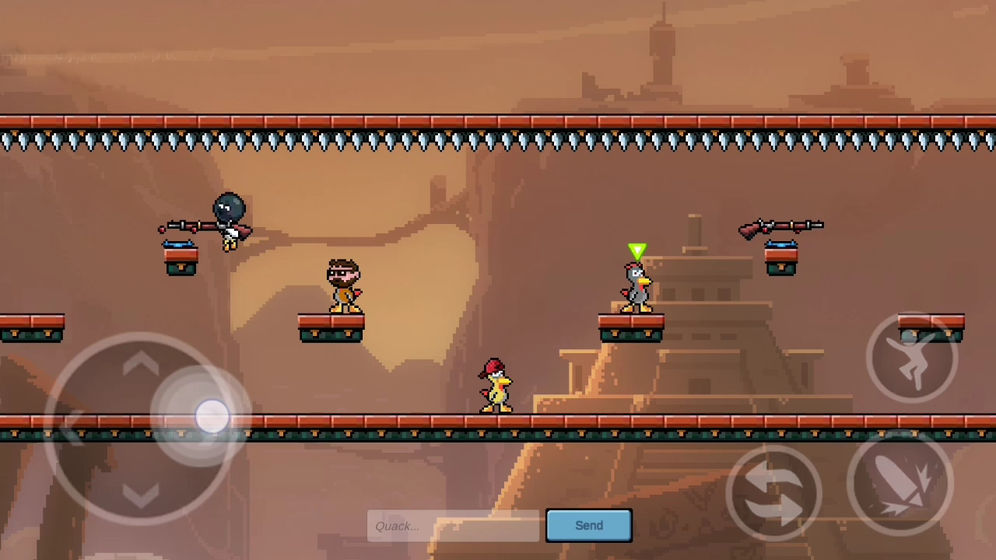
Task: Tap the virtual joystick thumb knob
Action: click(212, 416)
